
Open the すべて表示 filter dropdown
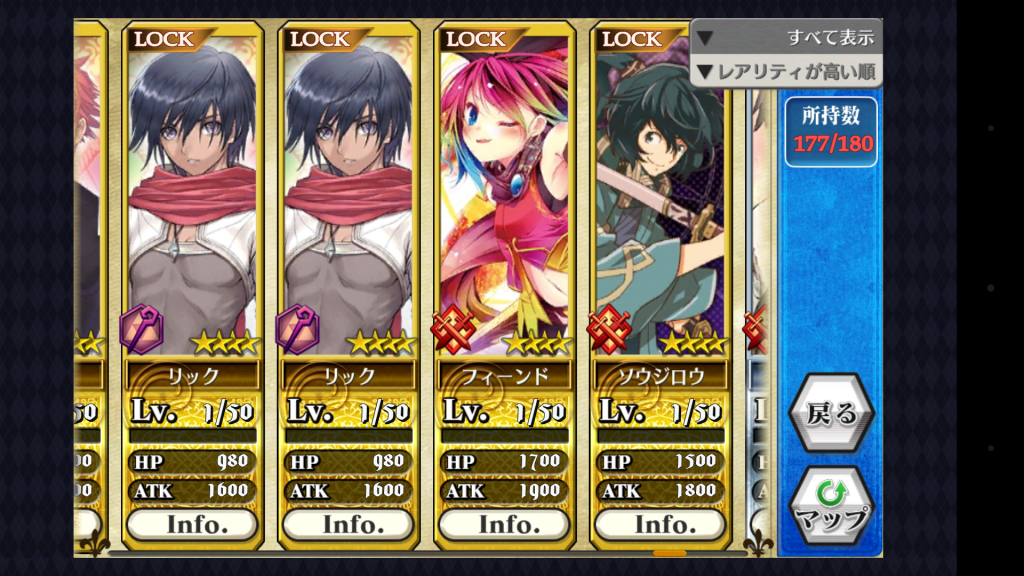tap(786, 38)
